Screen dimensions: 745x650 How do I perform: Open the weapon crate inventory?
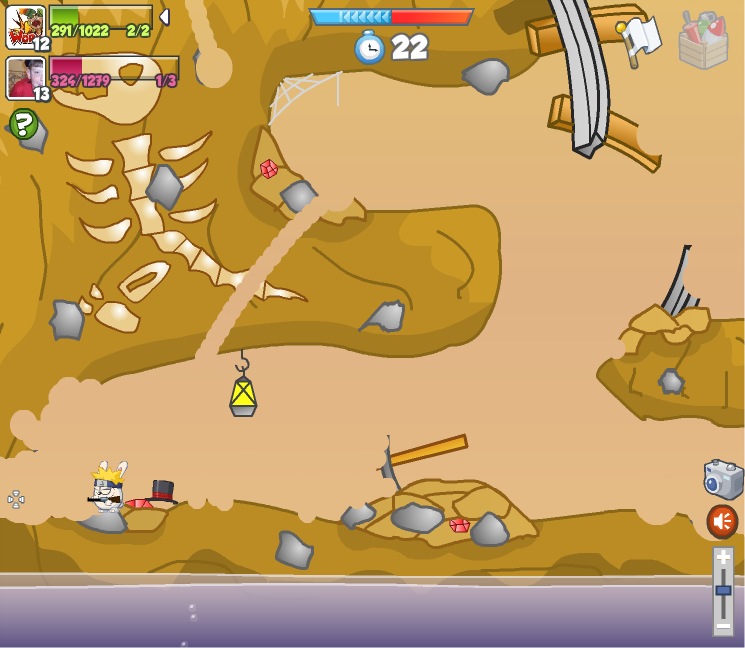(703, 41)
